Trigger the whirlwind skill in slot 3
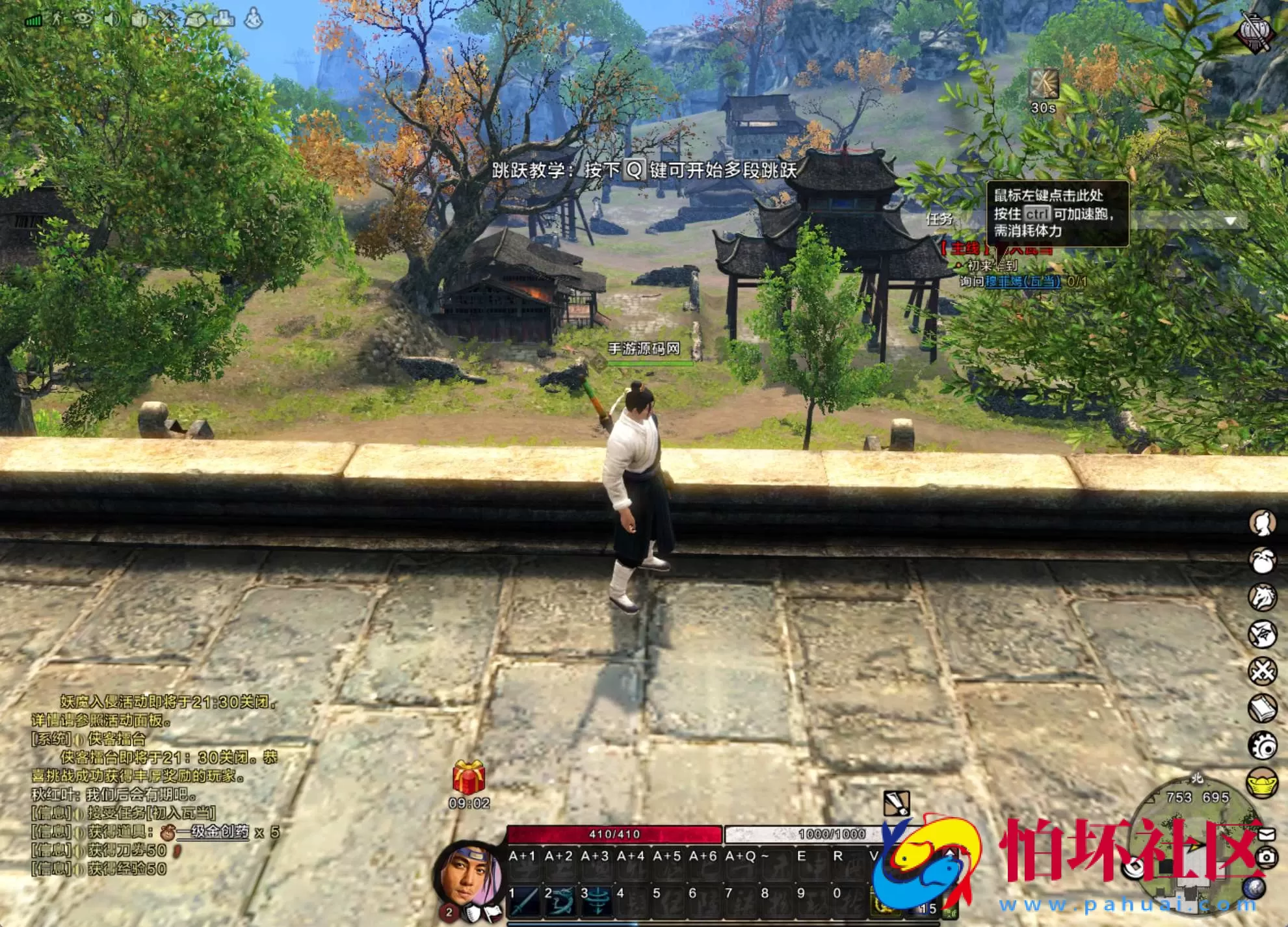This screenshot has width=1288, height=927. [x=596, y=901]
